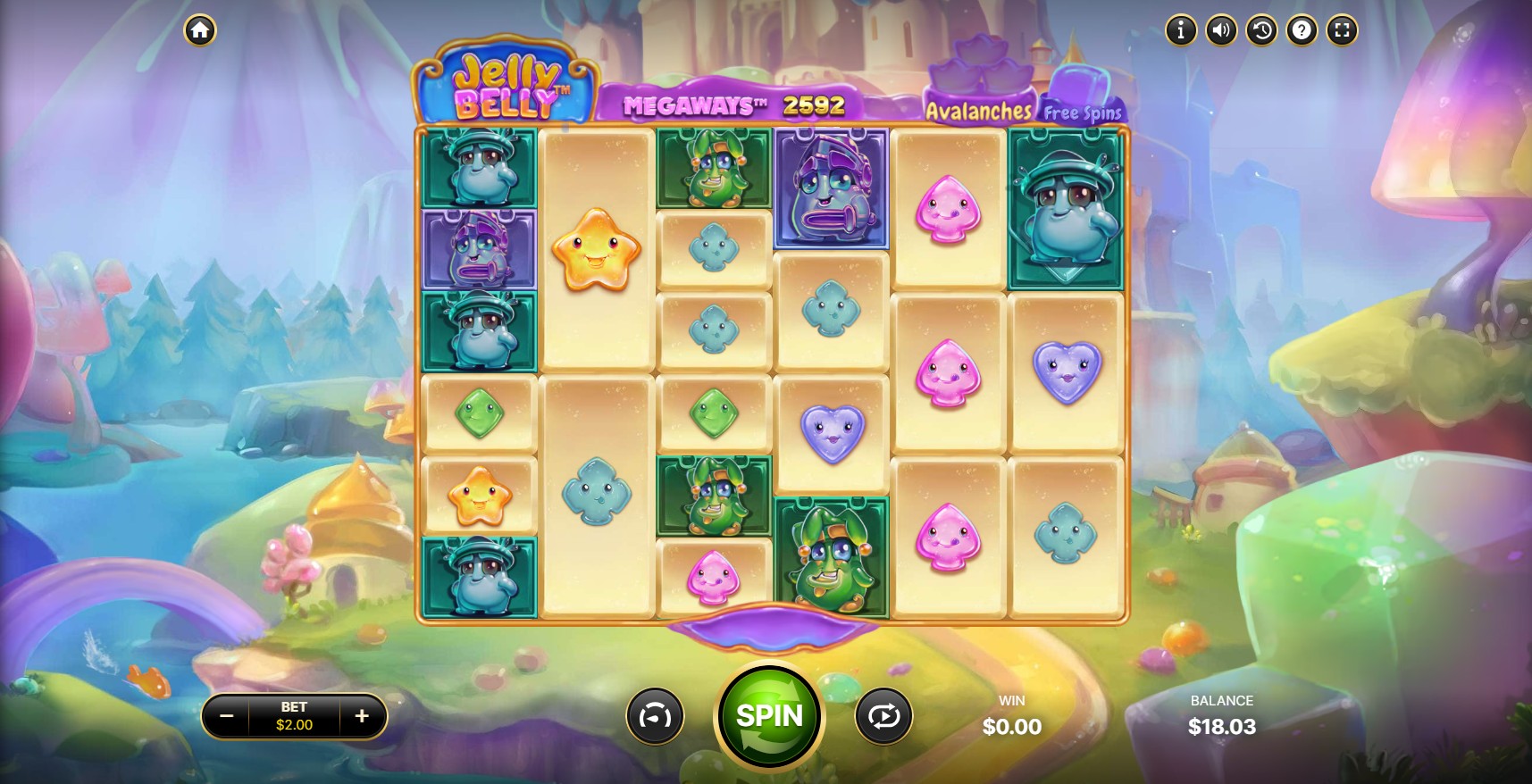Screen dimensions: 1532x784
Task: Toggle sound with the speaker icon
Action: point(1221,30)
